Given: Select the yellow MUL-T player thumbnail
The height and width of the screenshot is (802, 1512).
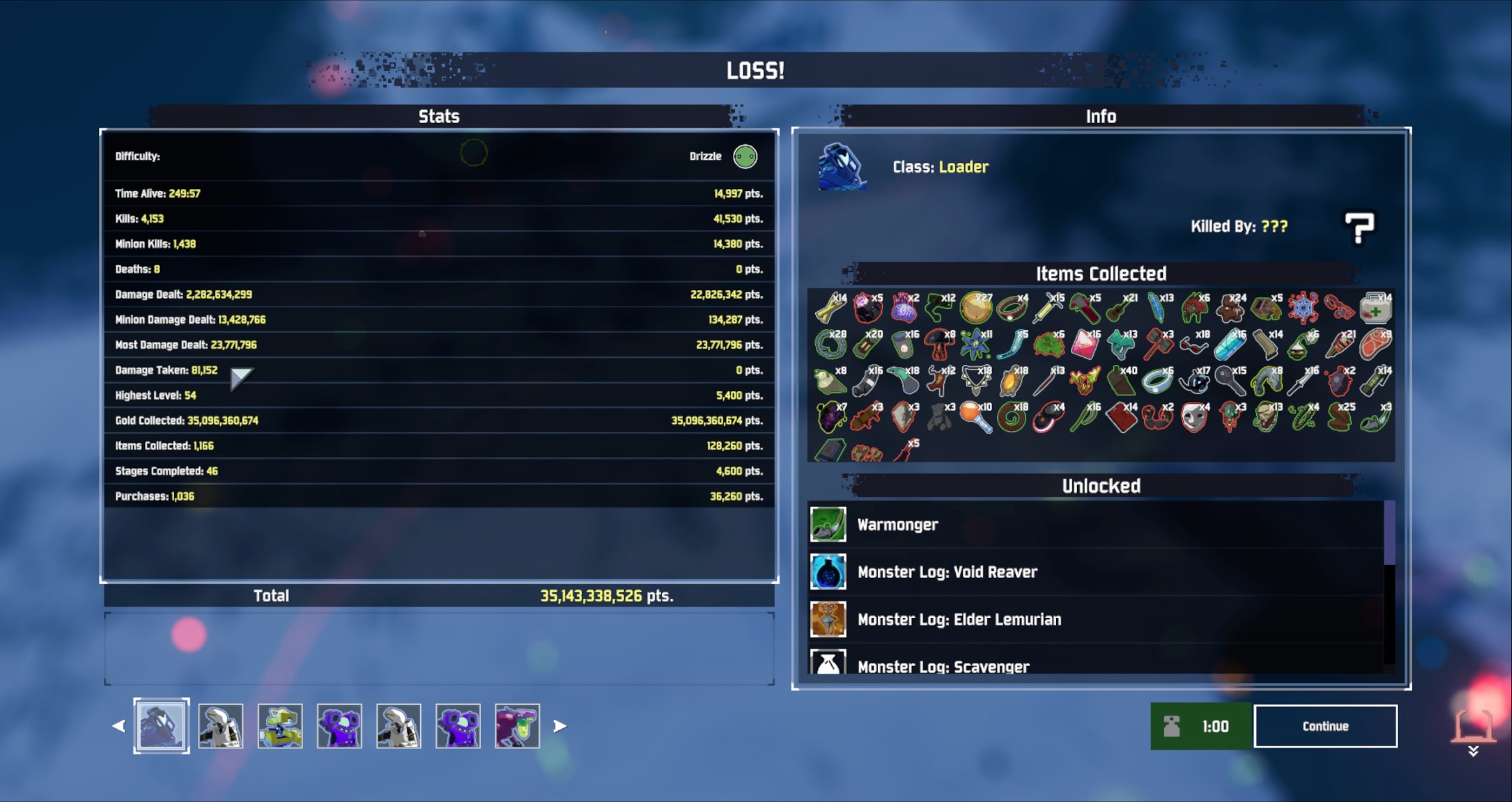Looking at the screenshot, I should pyautogui.click(x=281, y=726).
